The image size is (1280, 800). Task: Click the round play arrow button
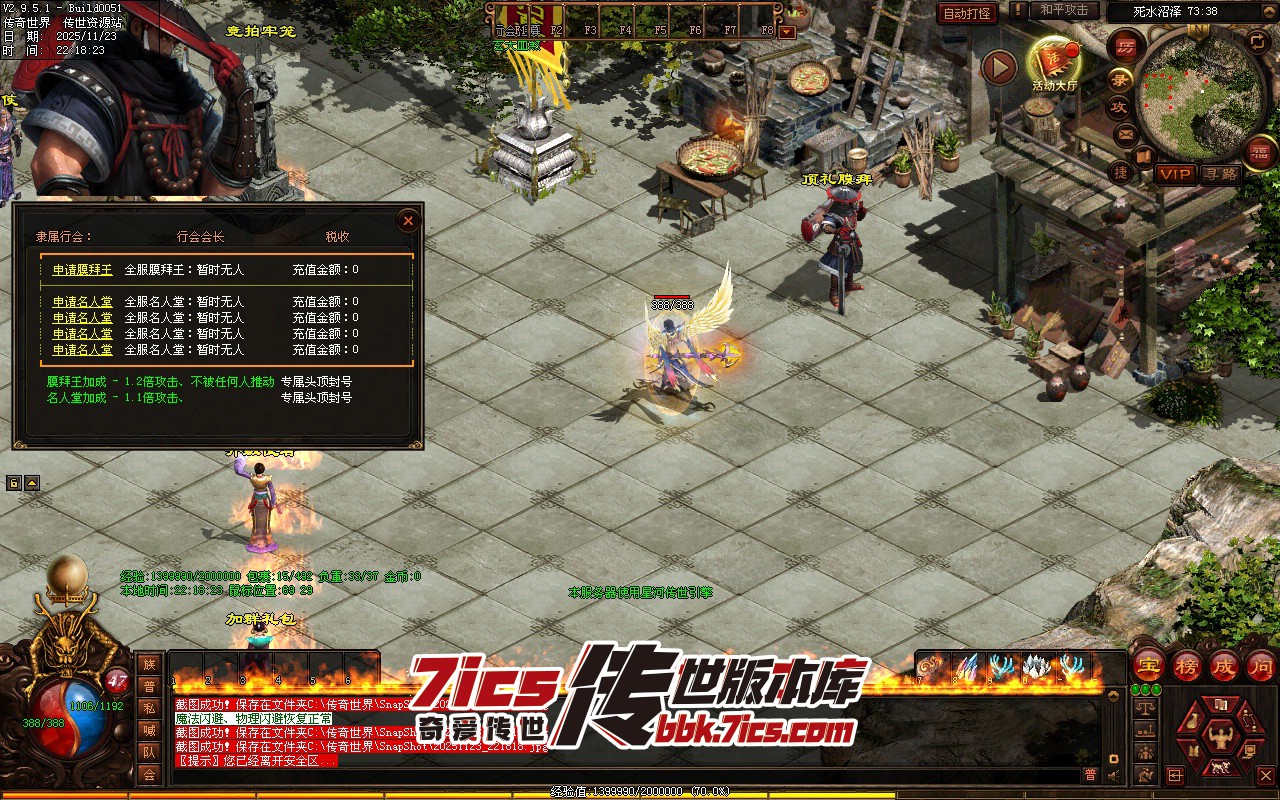998,68
